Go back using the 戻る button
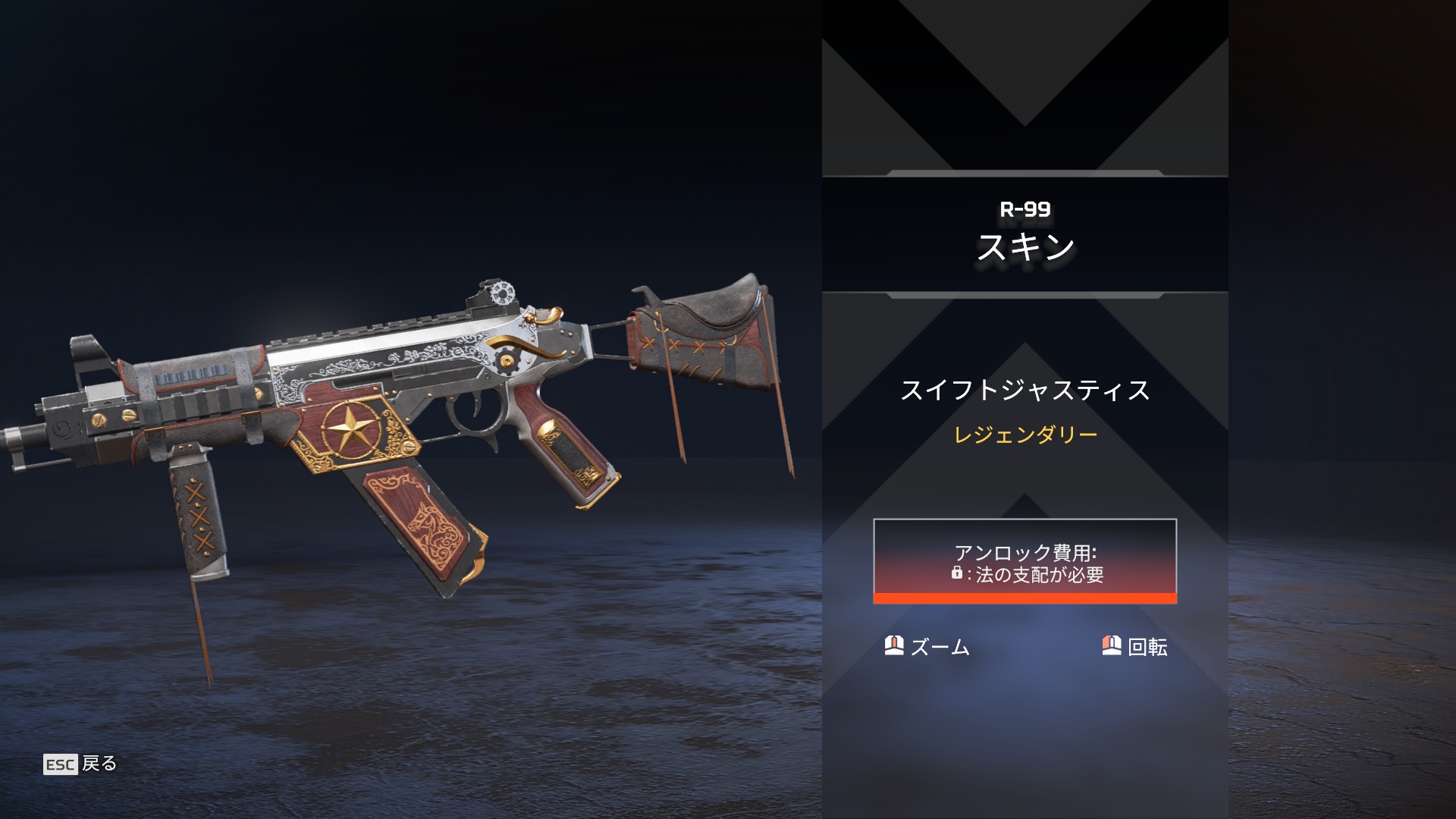 pyautogui.click(x=80, y=764)
